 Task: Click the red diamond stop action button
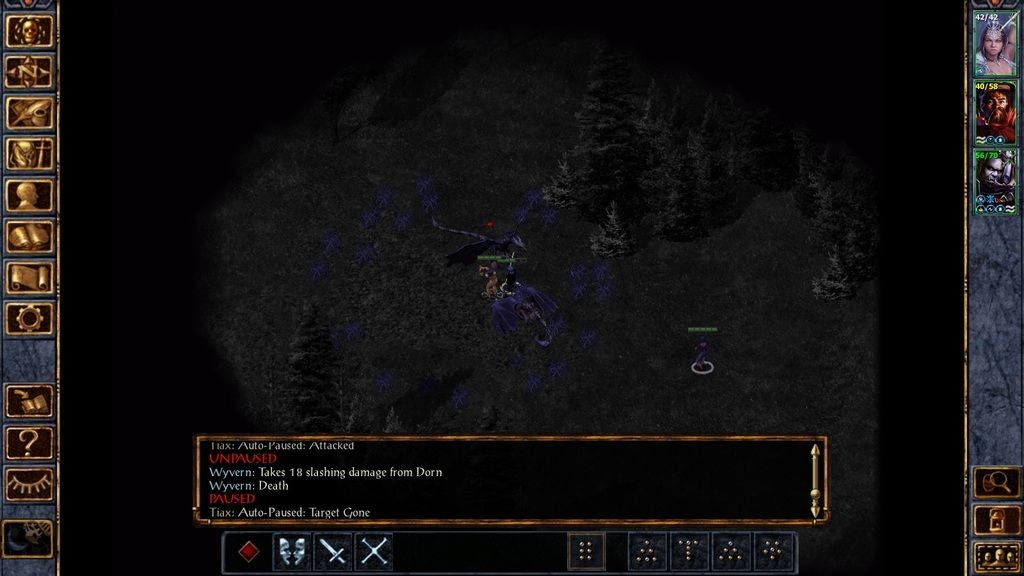coord(248,551)
